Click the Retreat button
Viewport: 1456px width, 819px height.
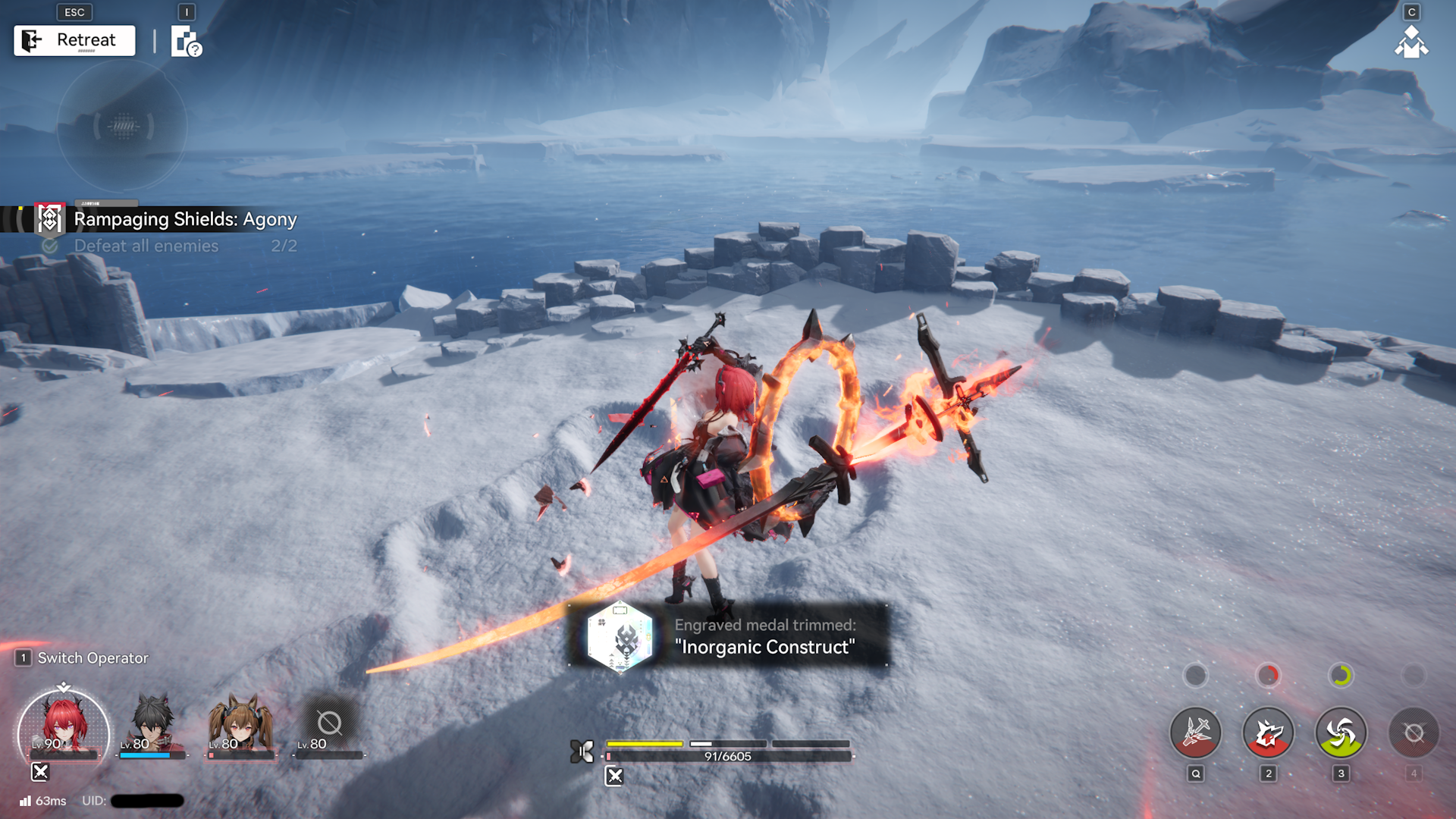74,40
